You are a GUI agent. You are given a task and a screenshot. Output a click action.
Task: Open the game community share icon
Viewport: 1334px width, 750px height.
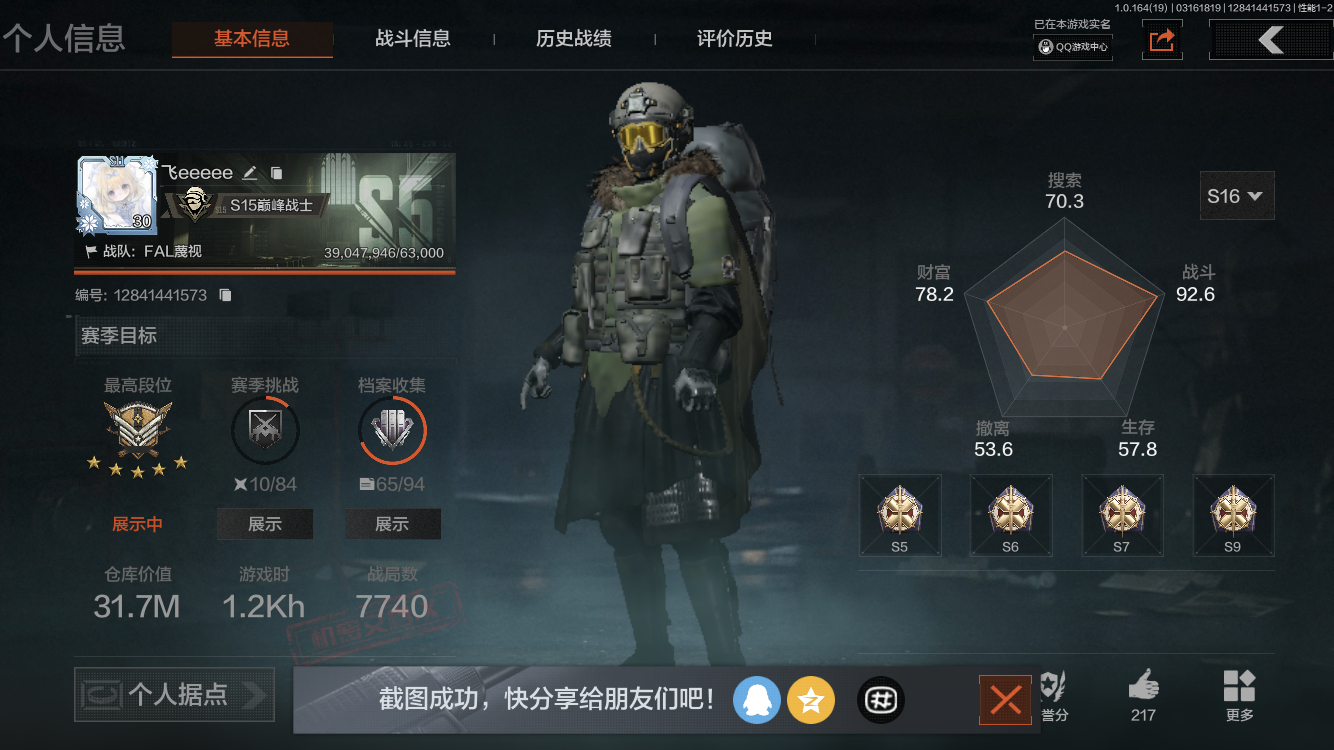click(x=880, y=700)
